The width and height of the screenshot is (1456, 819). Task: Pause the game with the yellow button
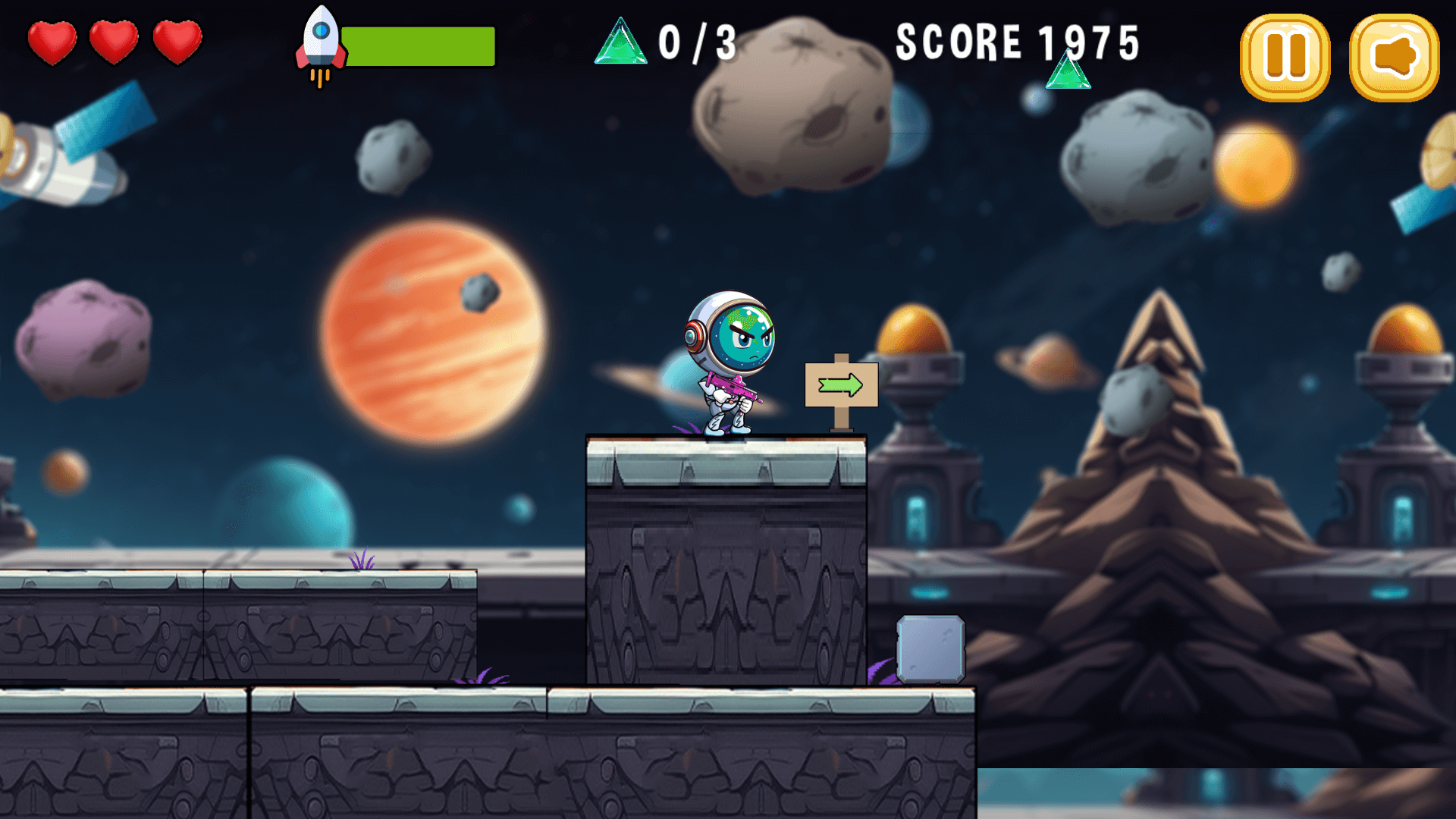pyautogui.click(x=1285, y=58)
